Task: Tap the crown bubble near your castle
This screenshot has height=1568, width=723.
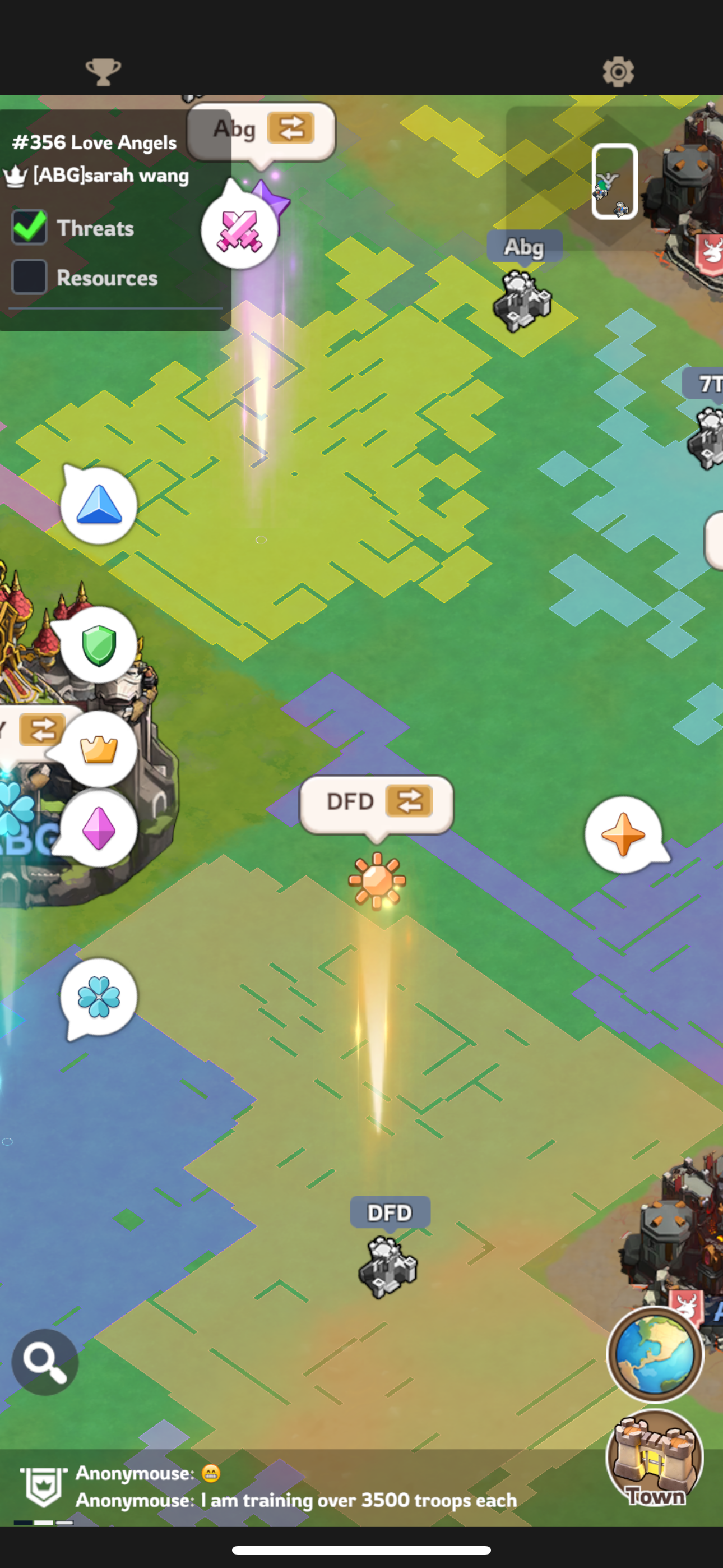Action: [99, 751]
